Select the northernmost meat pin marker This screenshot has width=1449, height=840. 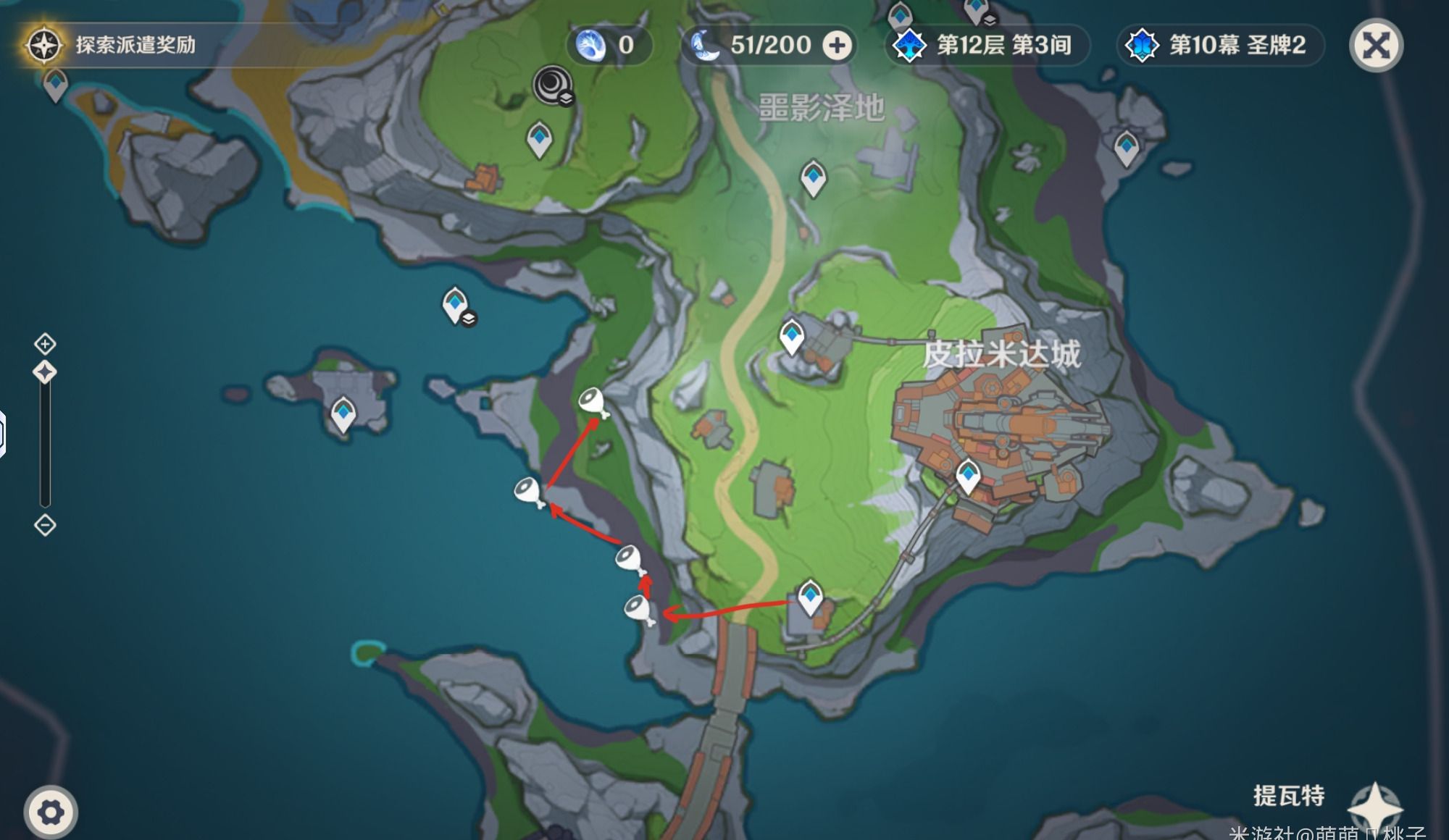[593, 400]
